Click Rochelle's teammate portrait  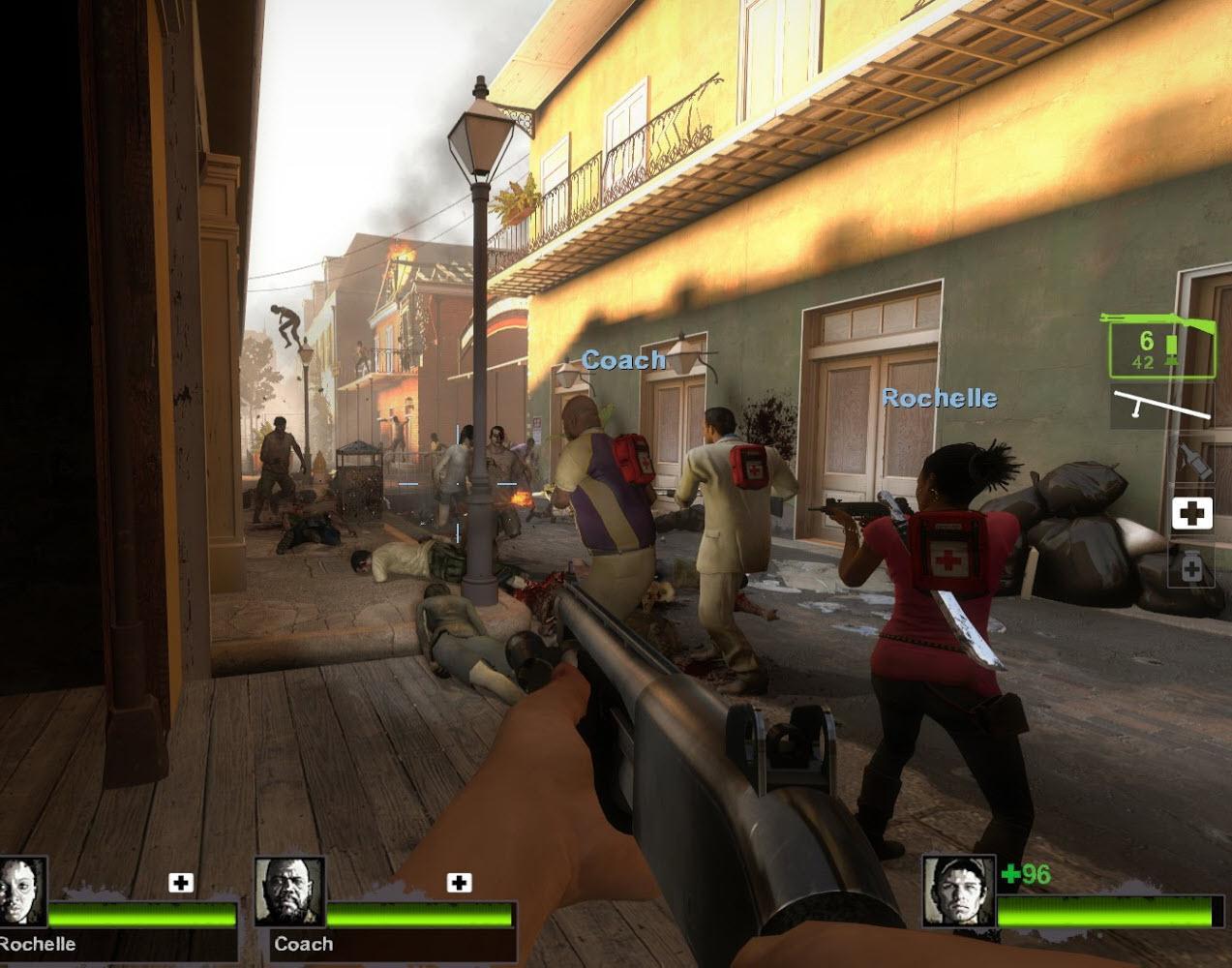[21, 892]
